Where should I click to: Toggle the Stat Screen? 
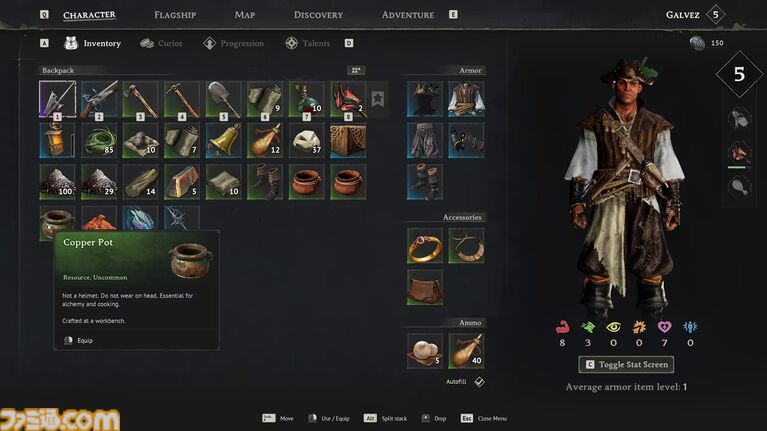[x=626, y=364]
